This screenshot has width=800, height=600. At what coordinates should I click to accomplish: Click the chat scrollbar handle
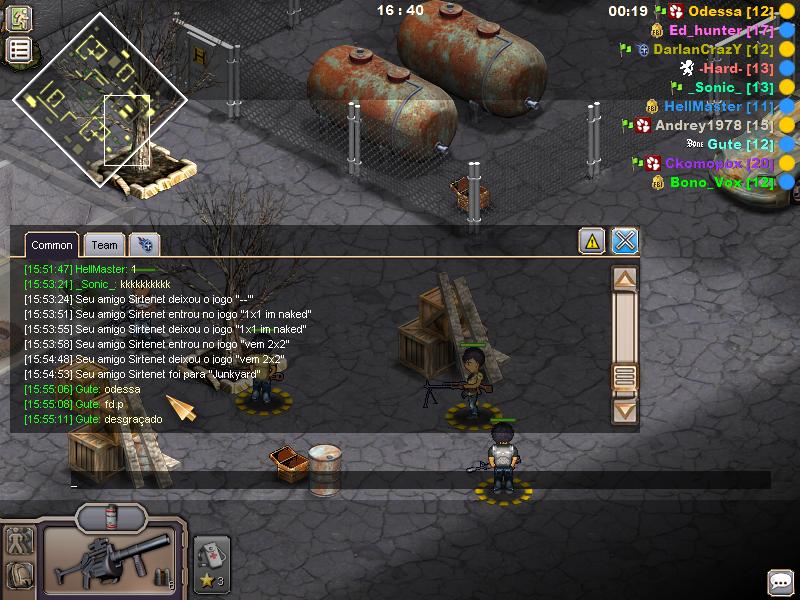[x=624, y=377]
